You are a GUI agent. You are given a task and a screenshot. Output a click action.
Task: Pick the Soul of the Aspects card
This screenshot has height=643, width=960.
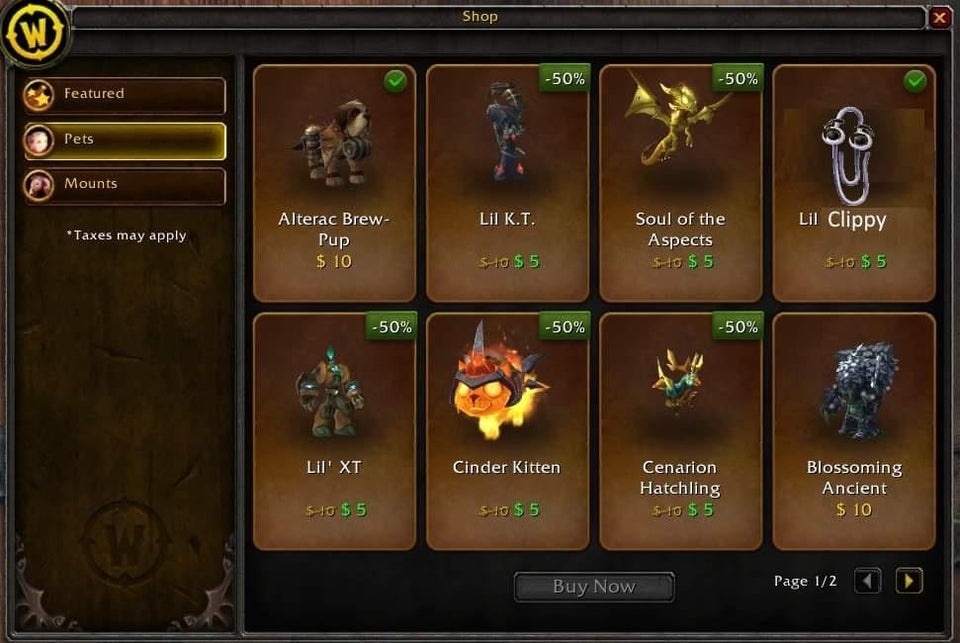pos(680,183)
